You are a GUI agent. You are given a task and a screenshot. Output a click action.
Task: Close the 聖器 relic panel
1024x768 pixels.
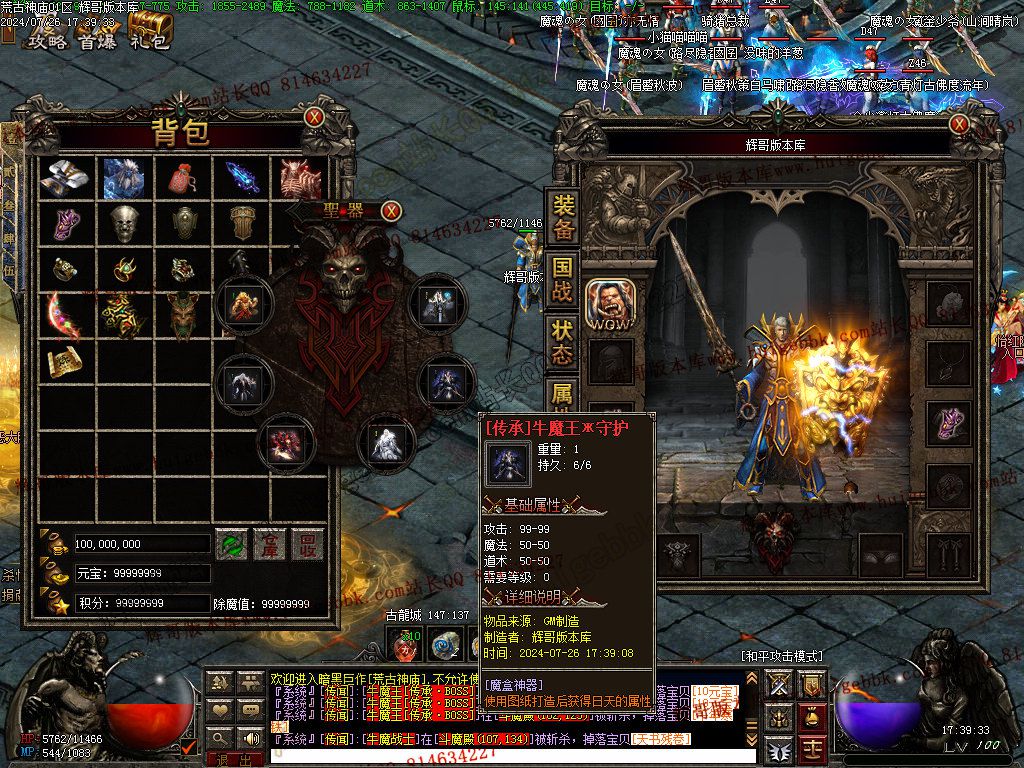[x=391, y=210]
